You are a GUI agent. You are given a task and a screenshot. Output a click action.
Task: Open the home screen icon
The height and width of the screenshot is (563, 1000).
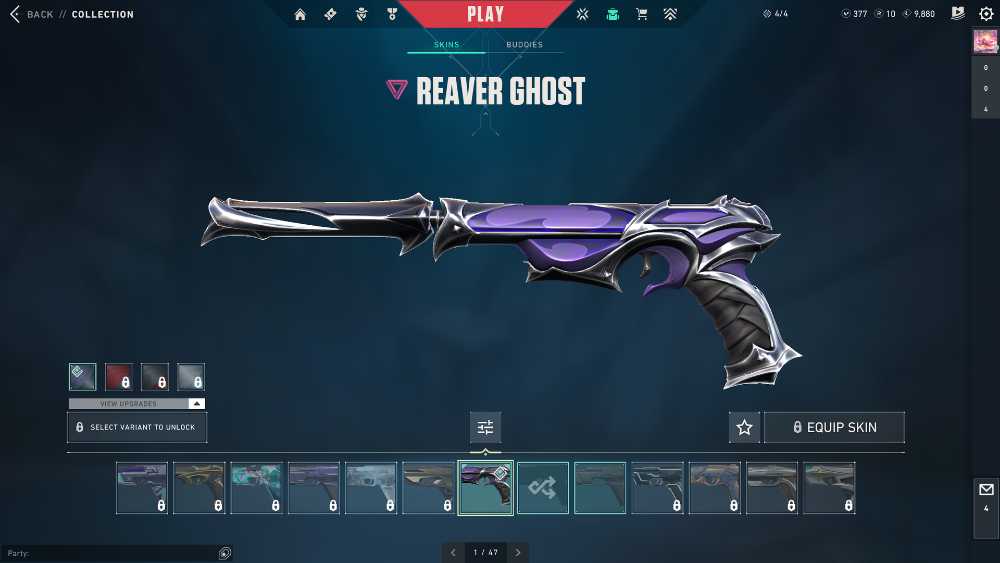pos(300,15)
